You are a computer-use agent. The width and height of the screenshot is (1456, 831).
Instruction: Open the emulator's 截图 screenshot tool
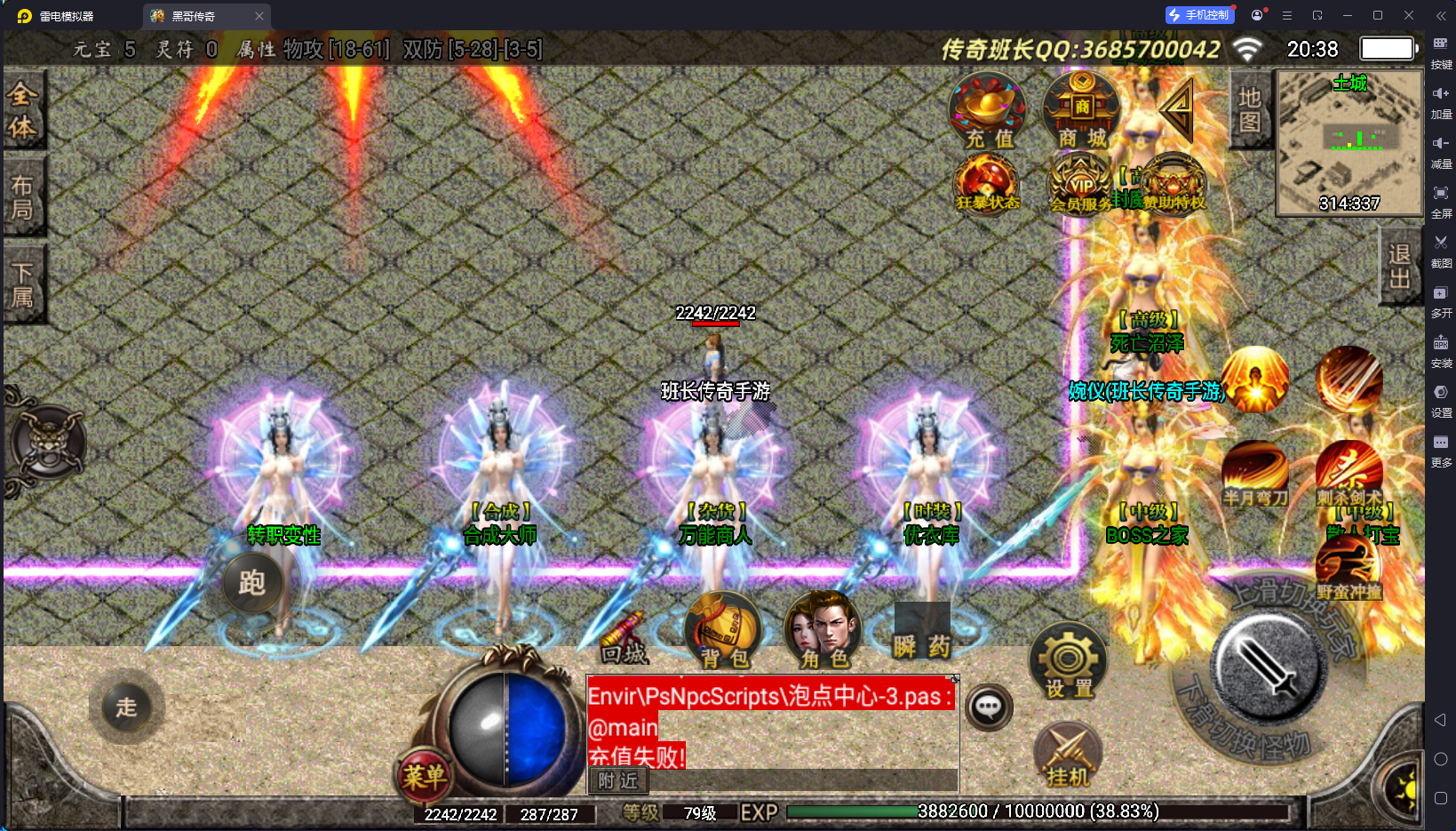tap(1441, 249)
